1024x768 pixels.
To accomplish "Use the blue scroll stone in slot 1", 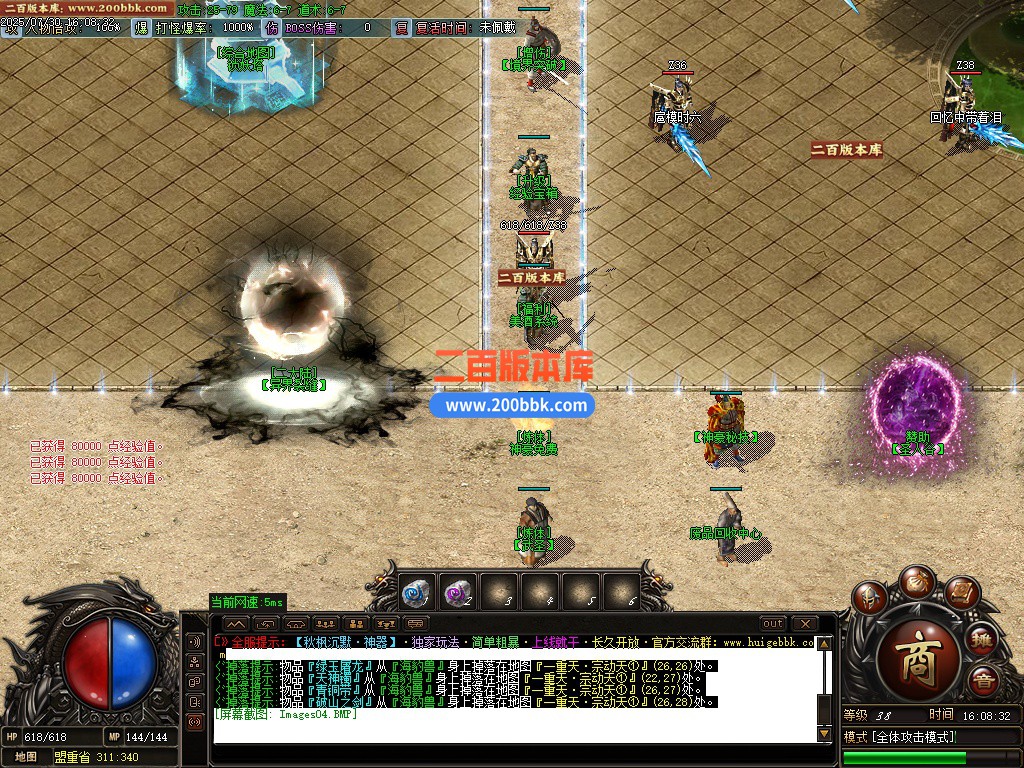I will pyautogui.click(x=415, y=594).
